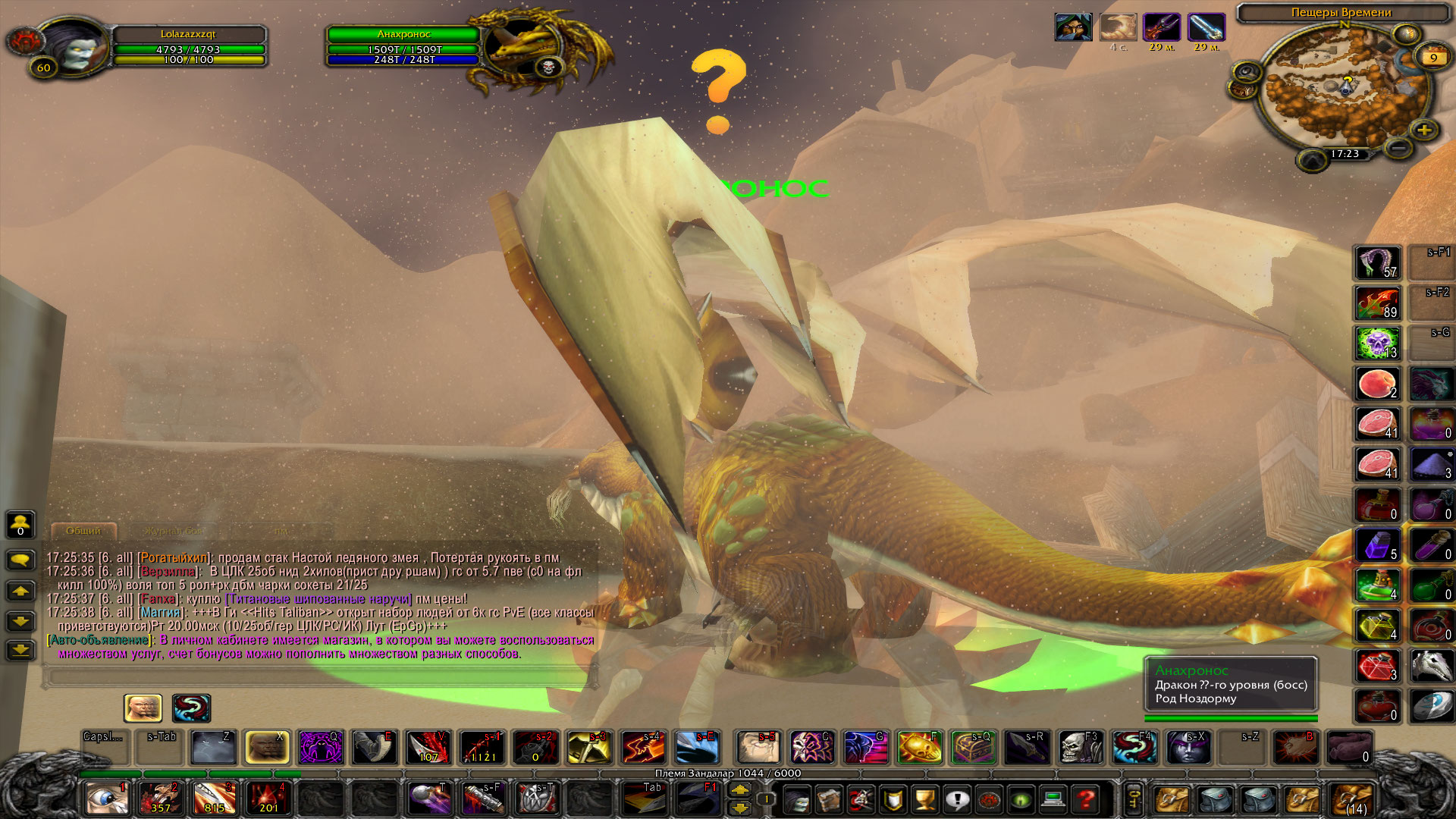Open the social chat bubble micro button
This screenshot has height=819, width=1456.
957,799
